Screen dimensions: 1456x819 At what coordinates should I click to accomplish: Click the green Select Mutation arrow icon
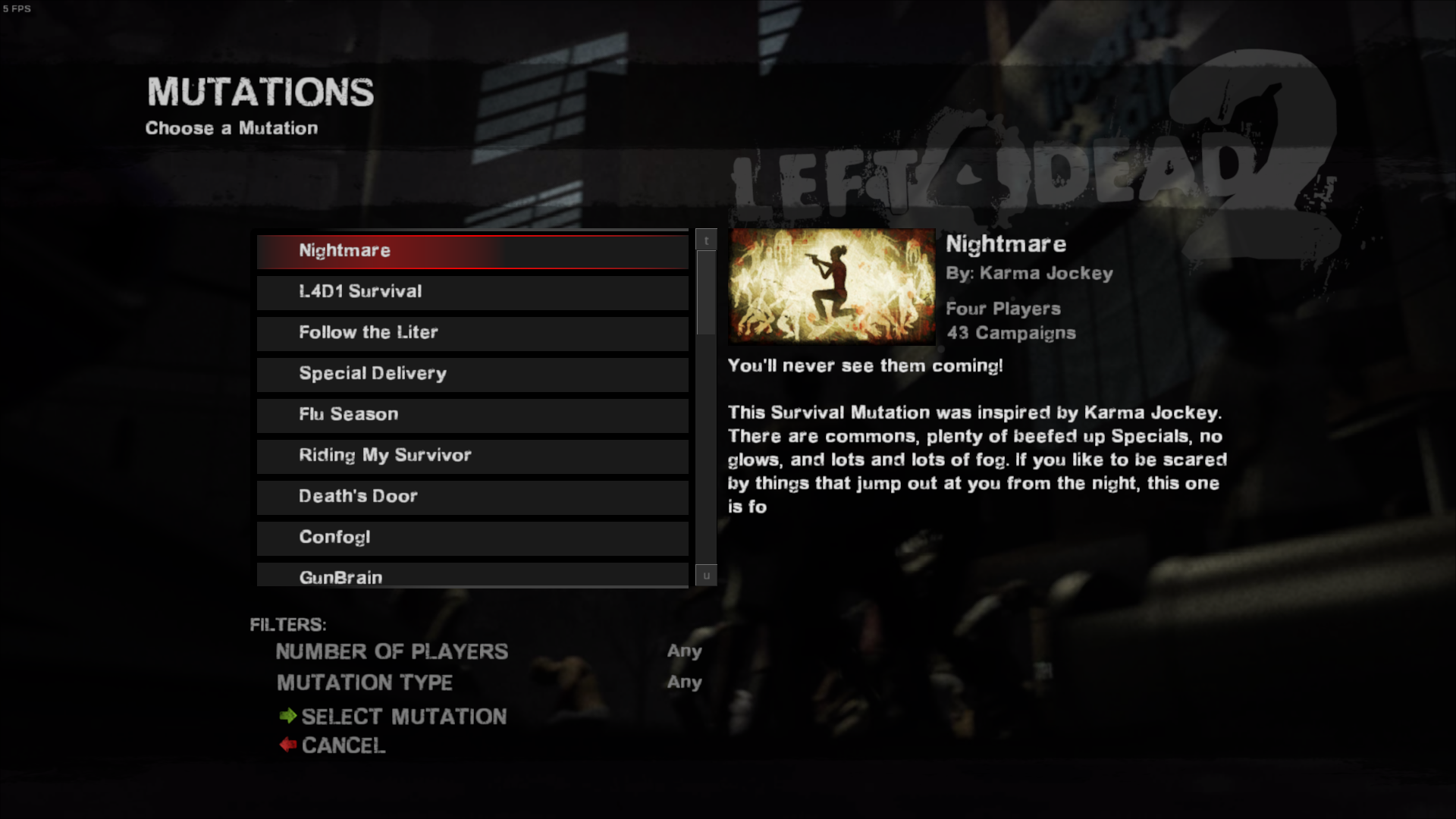point(289,717)
